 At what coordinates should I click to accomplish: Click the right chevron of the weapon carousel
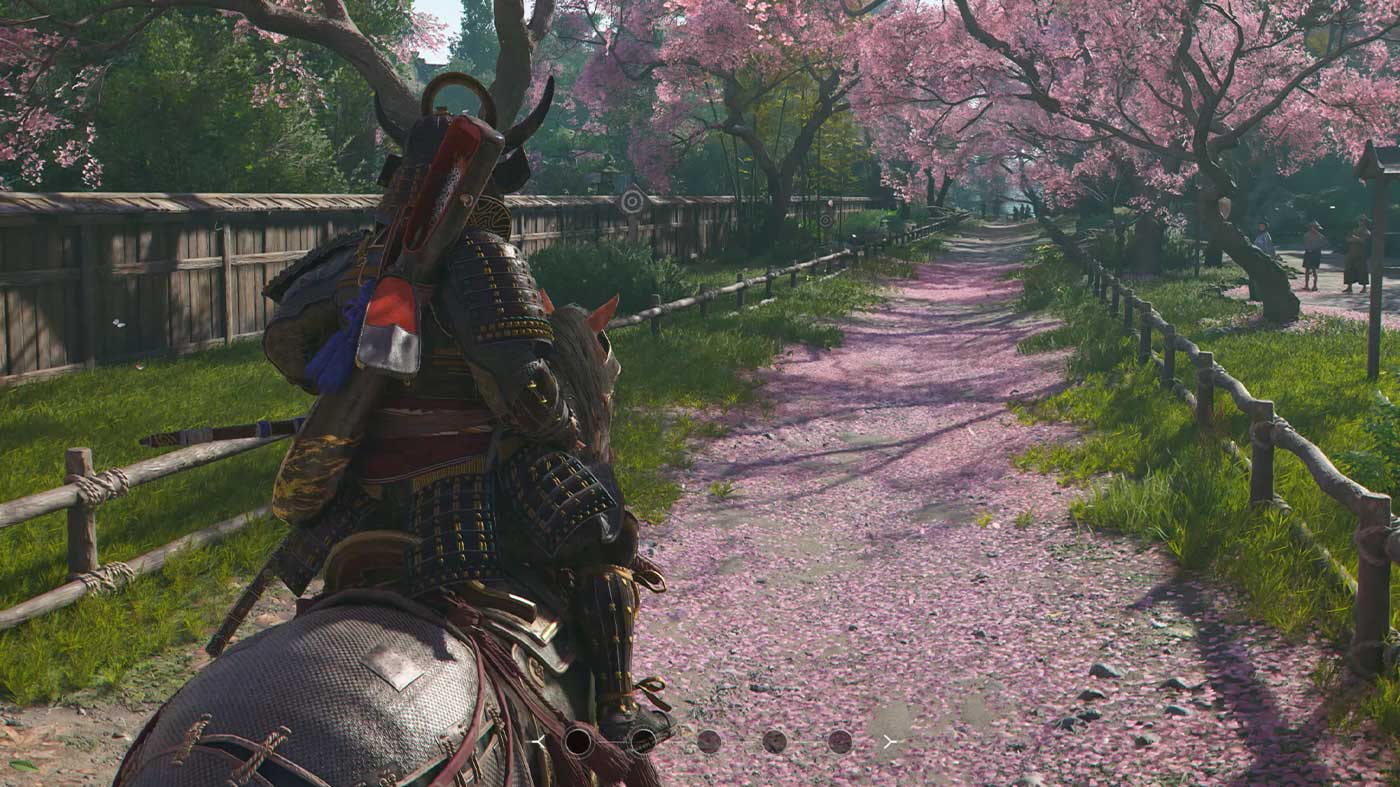point(888,742)
